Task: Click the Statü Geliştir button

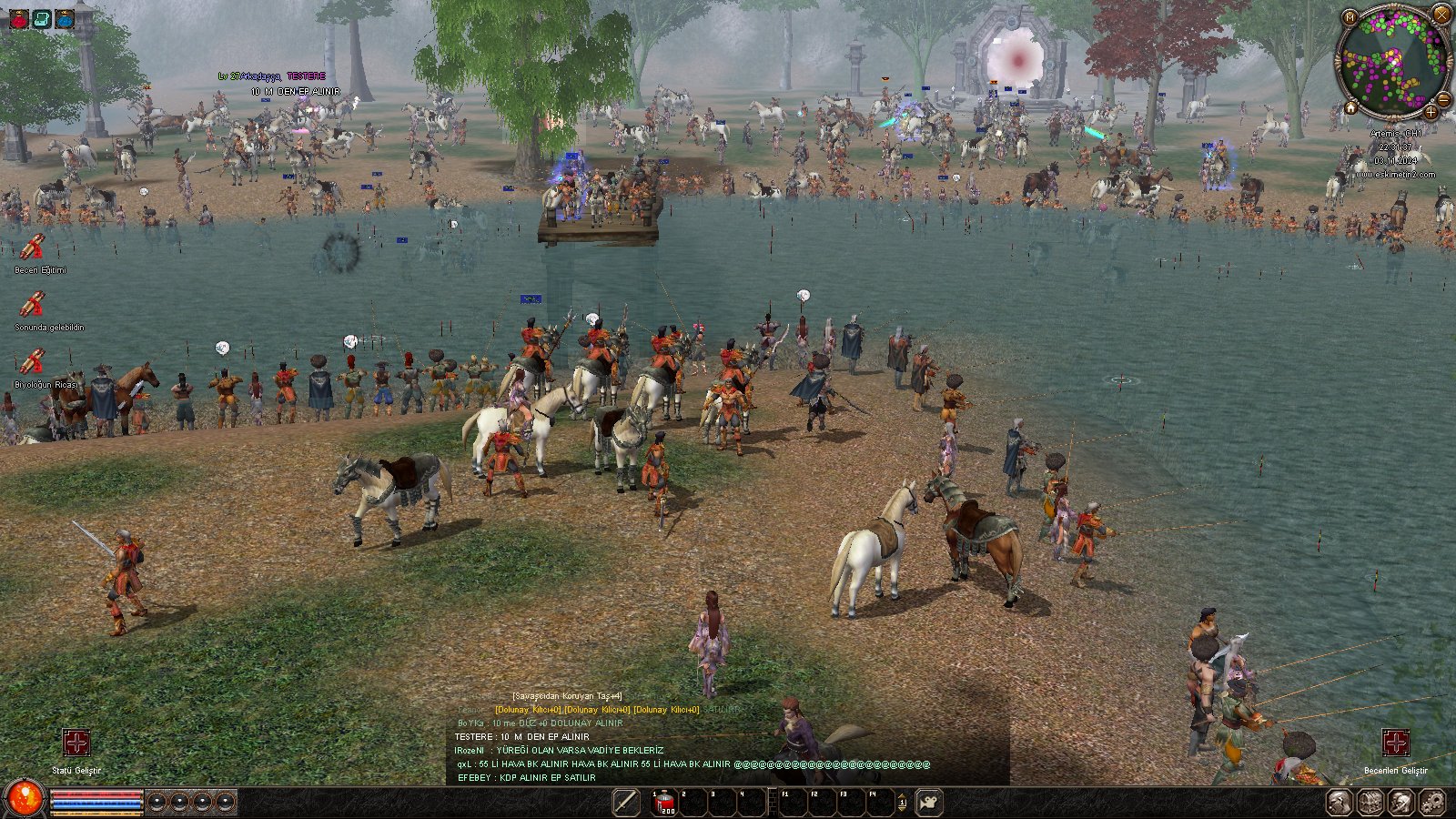Action: (76, 743)
